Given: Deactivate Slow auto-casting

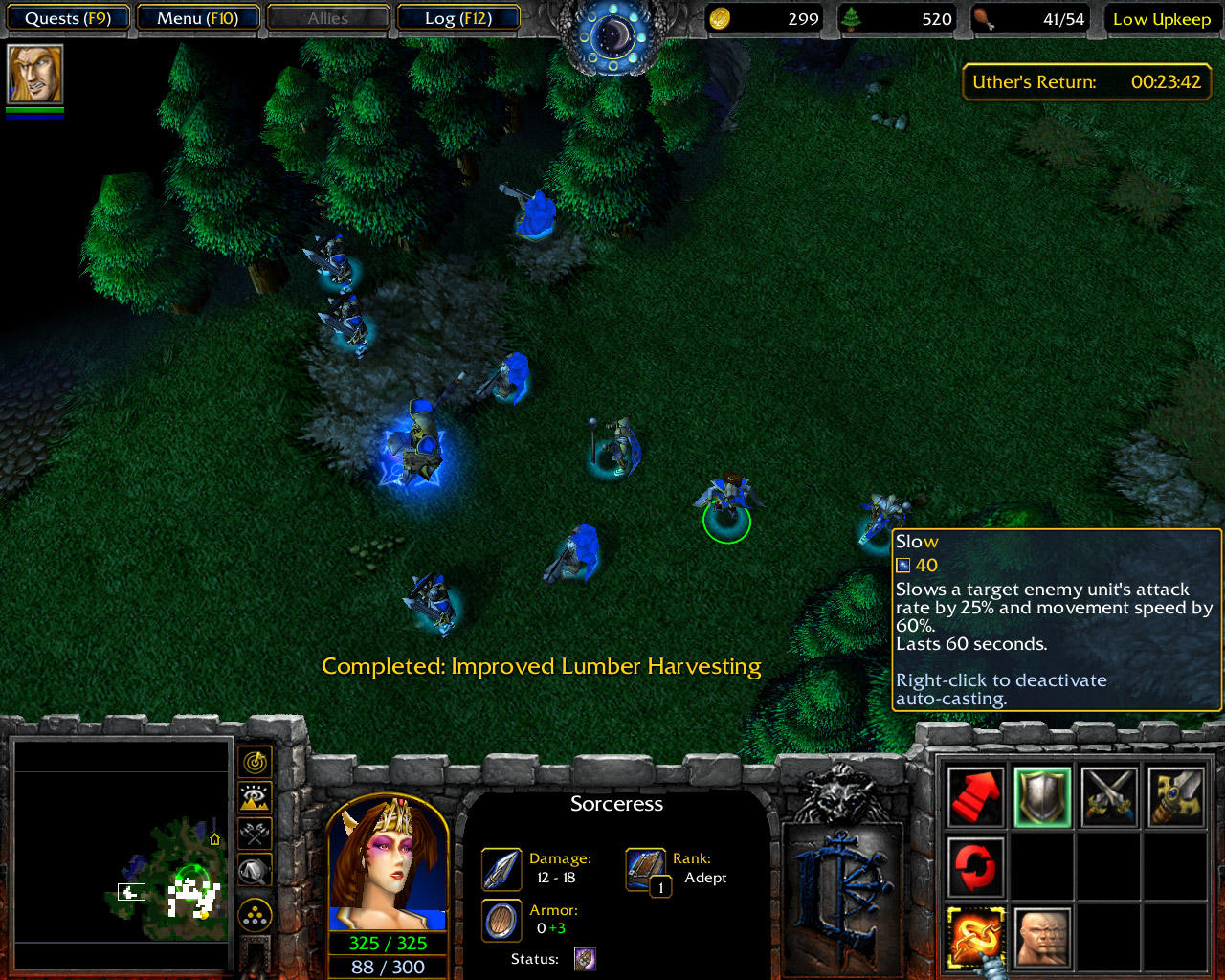Looking at the screenshot, I should point(974,937).
